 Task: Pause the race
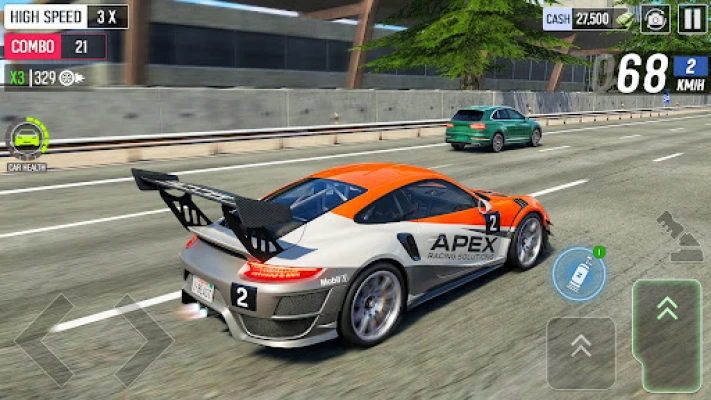(x=692, y=18)
